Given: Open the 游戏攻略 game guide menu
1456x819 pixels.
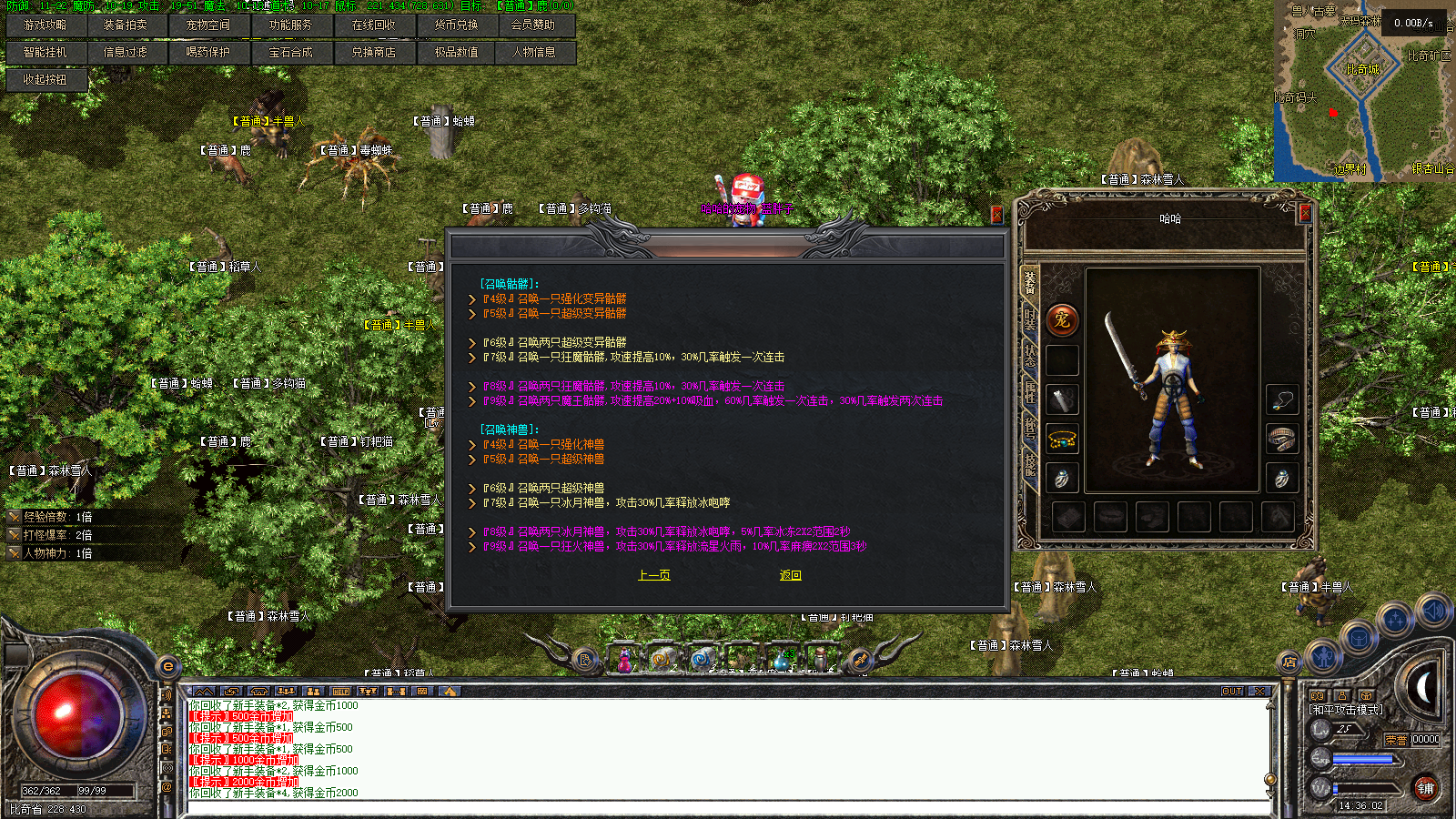Looking at the screenshot, I should pos(45,25).
